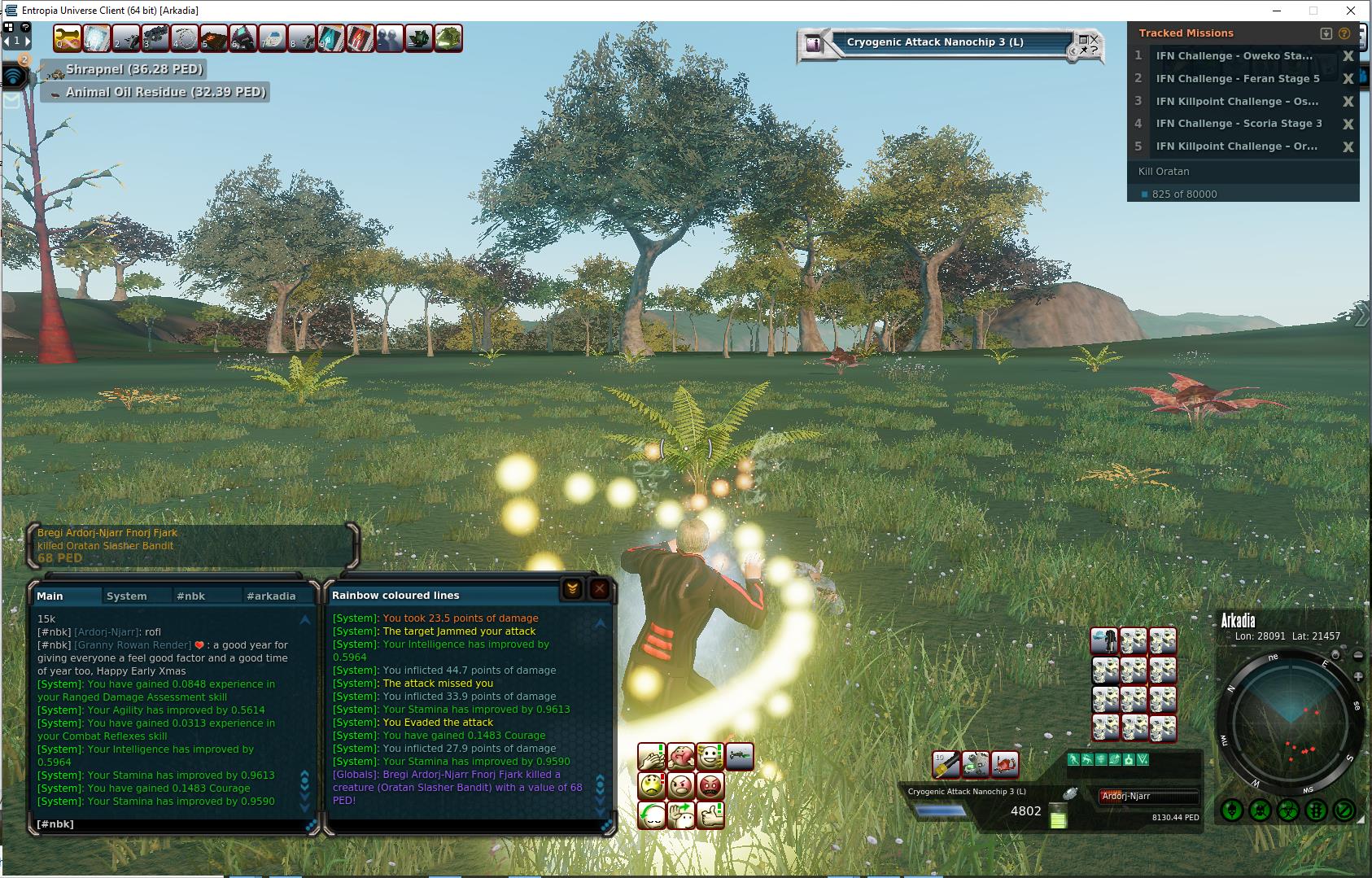Activate the wrench tool in hotbar slot Q
Viewport: 1372px width, 878px height.
click(68, 38)
